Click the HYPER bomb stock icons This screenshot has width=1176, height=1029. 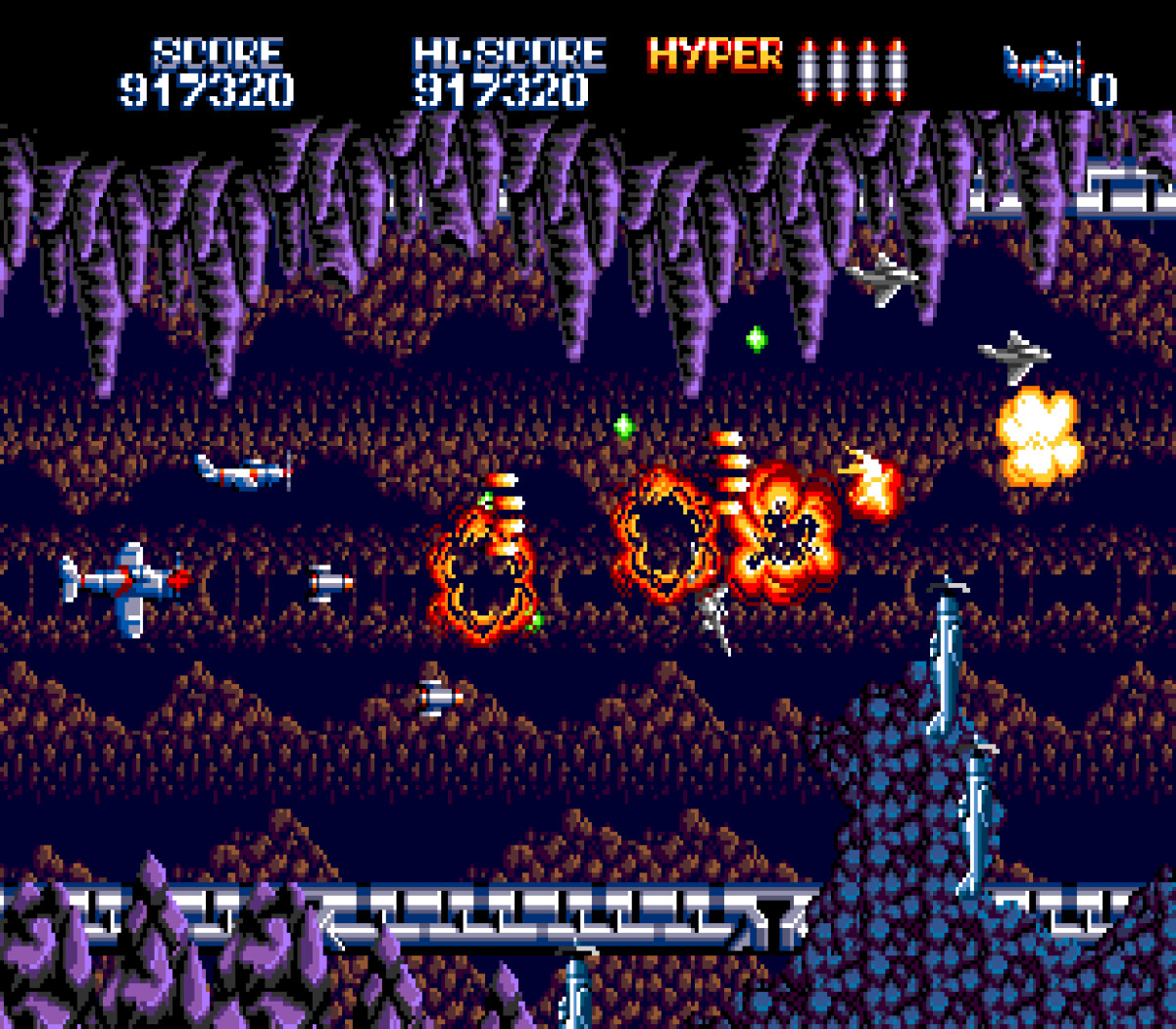pos(851,70)
